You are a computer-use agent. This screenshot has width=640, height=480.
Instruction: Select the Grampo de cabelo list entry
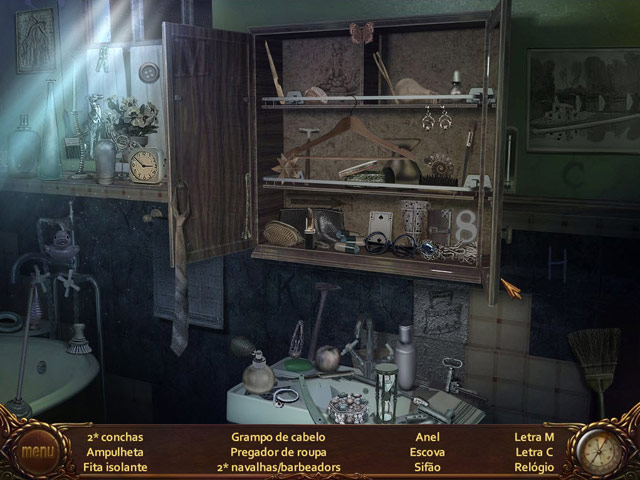tap(278, 437)
